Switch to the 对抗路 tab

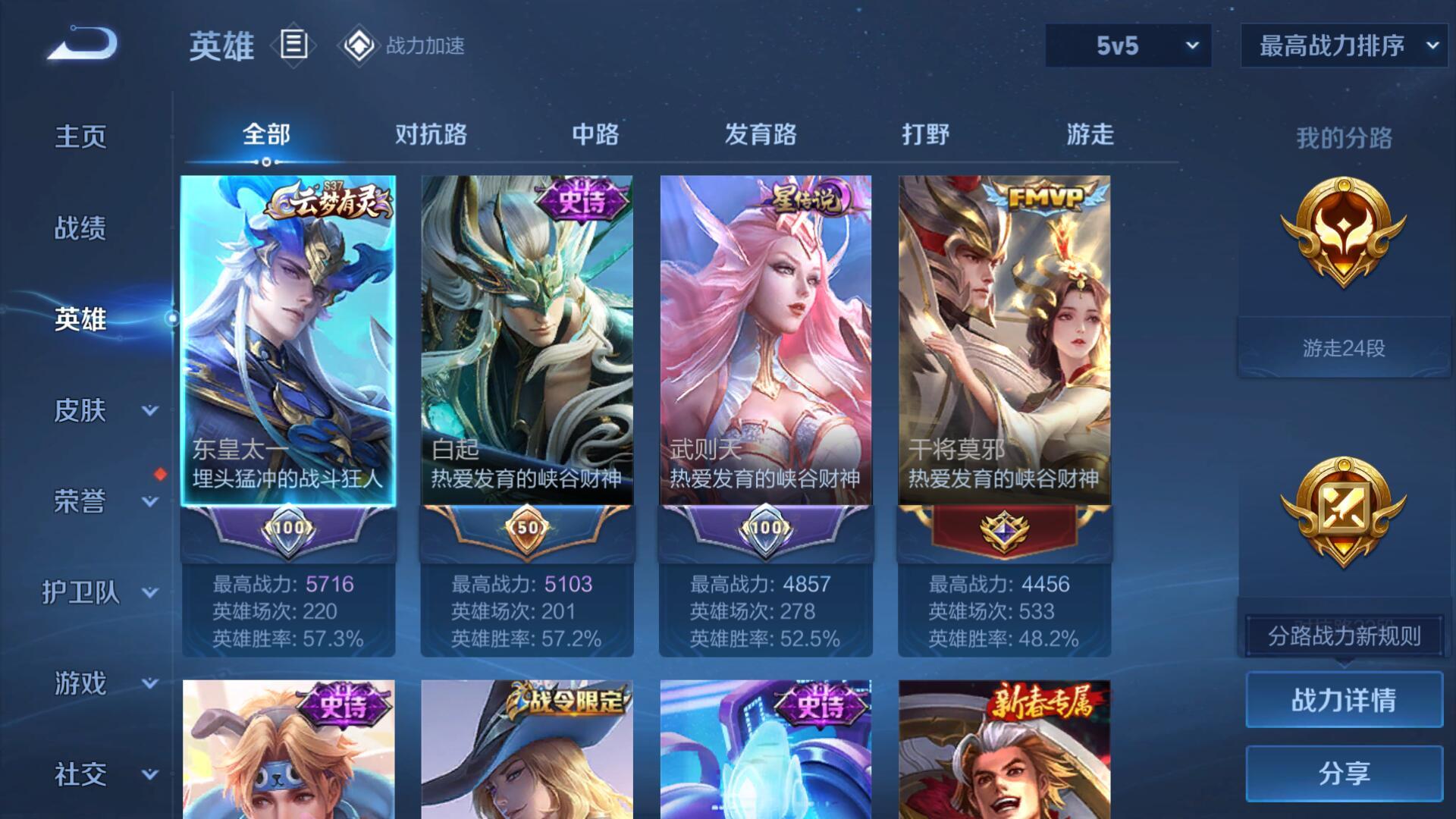point(431,135)
